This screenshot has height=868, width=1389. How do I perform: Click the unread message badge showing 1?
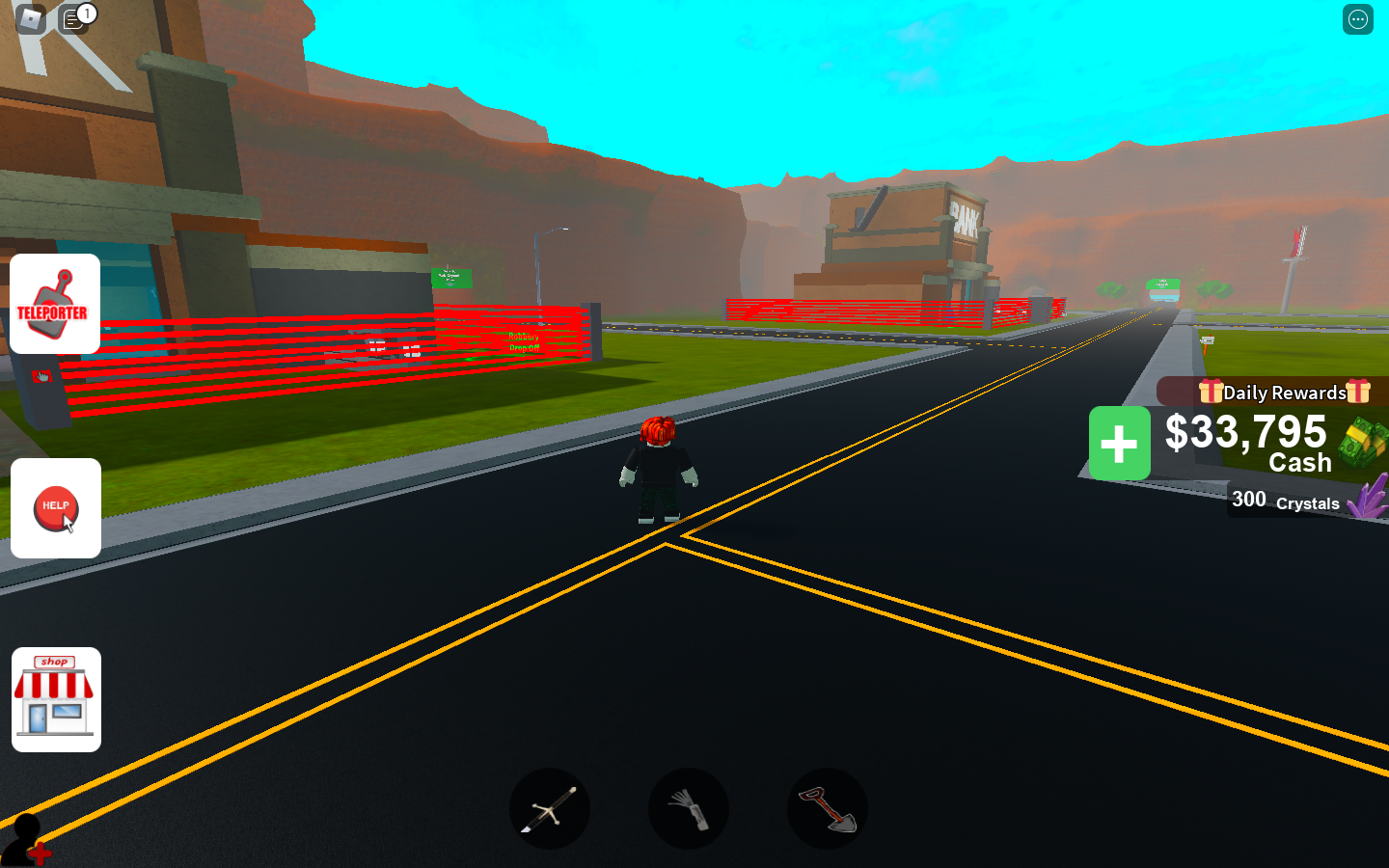pyautogui.click(x=86, y=13)
